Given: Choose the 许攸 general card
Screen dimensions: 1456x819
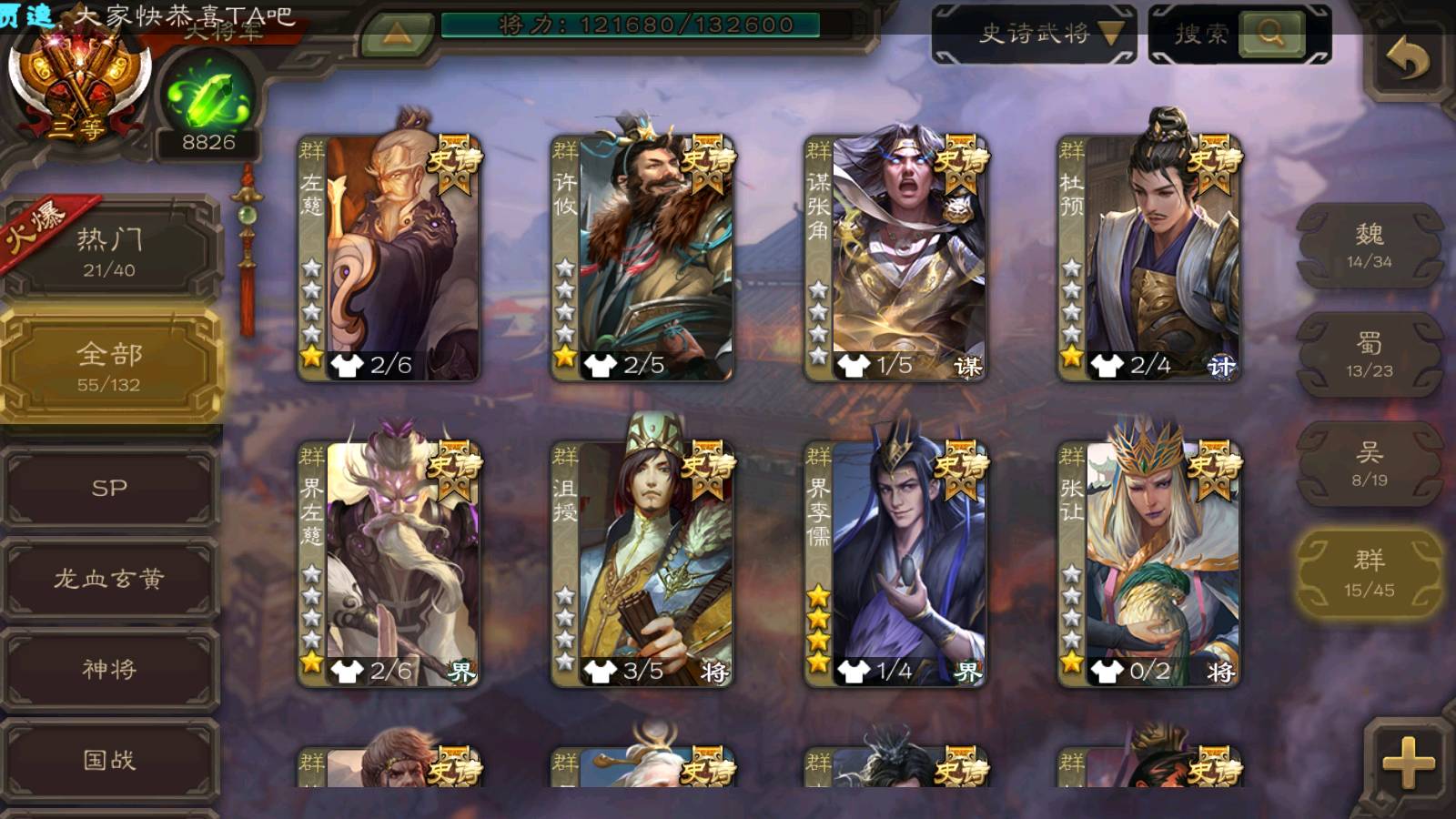Looking at the screenshot, I should pos(642,257).
